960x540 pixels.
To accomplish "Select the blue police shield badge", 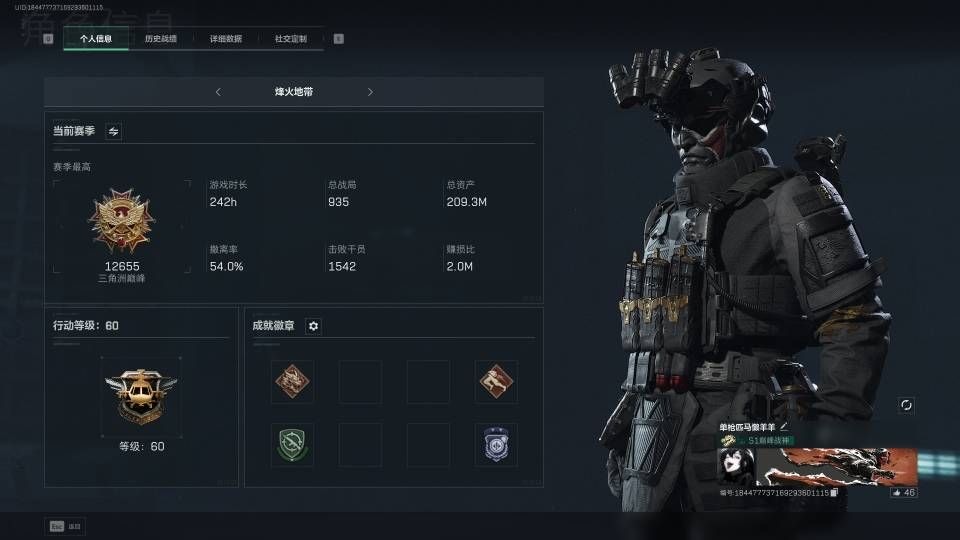I will point(496,444).
